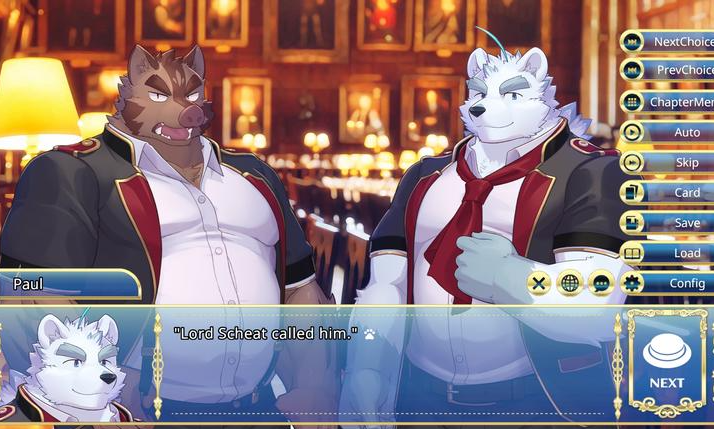The width and height of the screenshot is (714, 429).
Task: Open the Config settings
Action: coord(668,283)
